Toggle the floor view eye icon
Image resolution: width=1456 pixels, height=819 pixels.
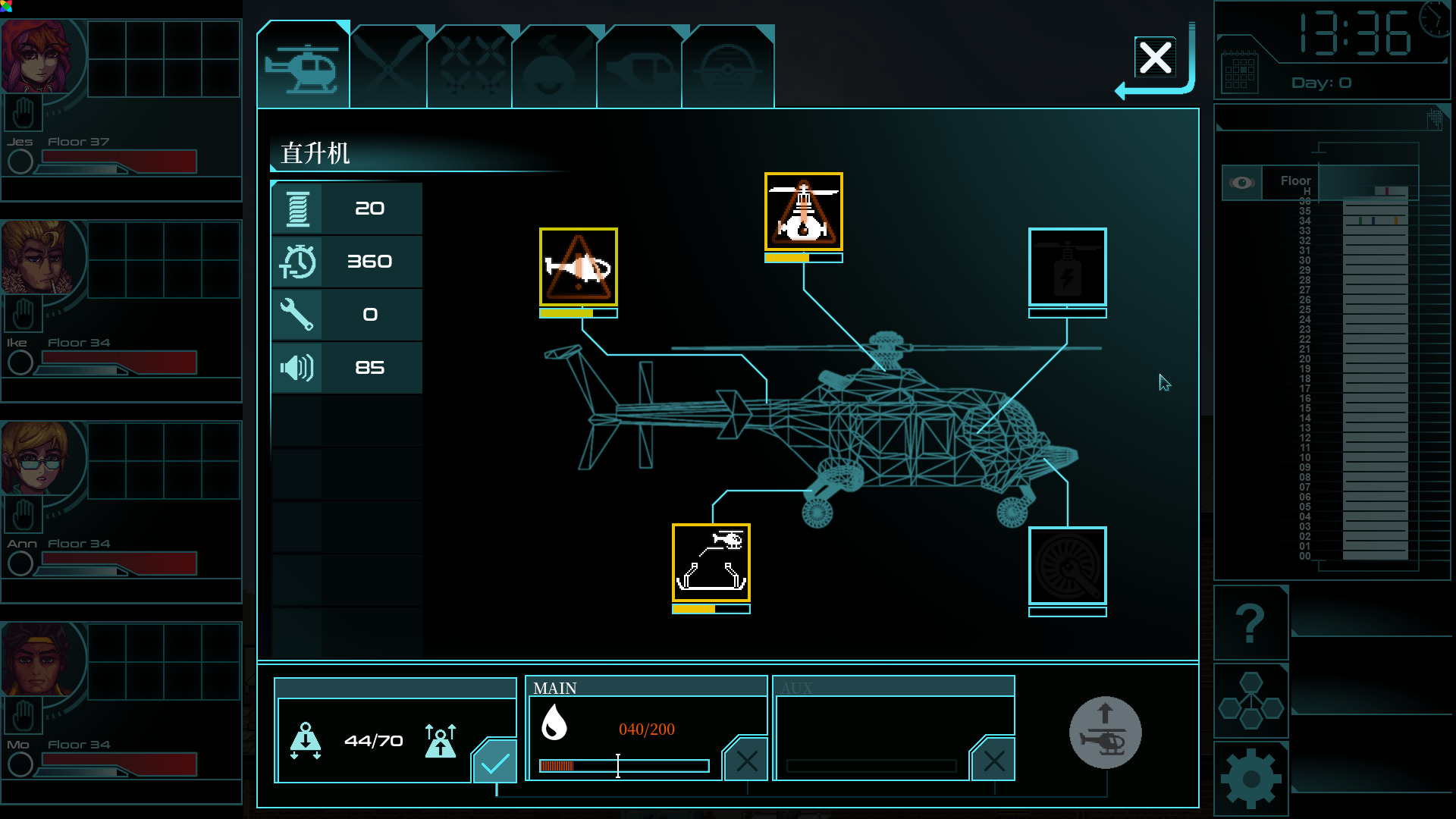1241,183
